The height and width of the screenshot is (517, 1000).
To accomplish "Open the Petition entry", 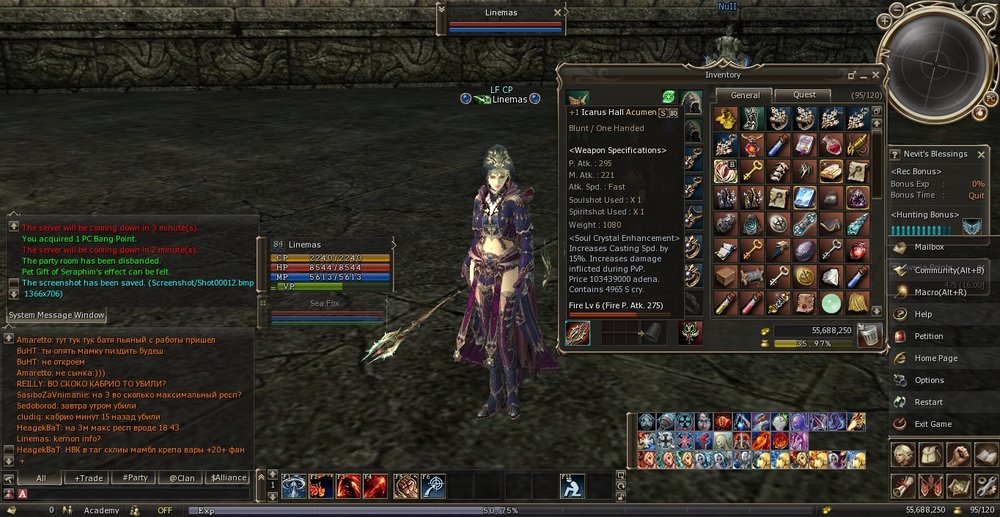I will pyautogui.click(x=929, y=336).
